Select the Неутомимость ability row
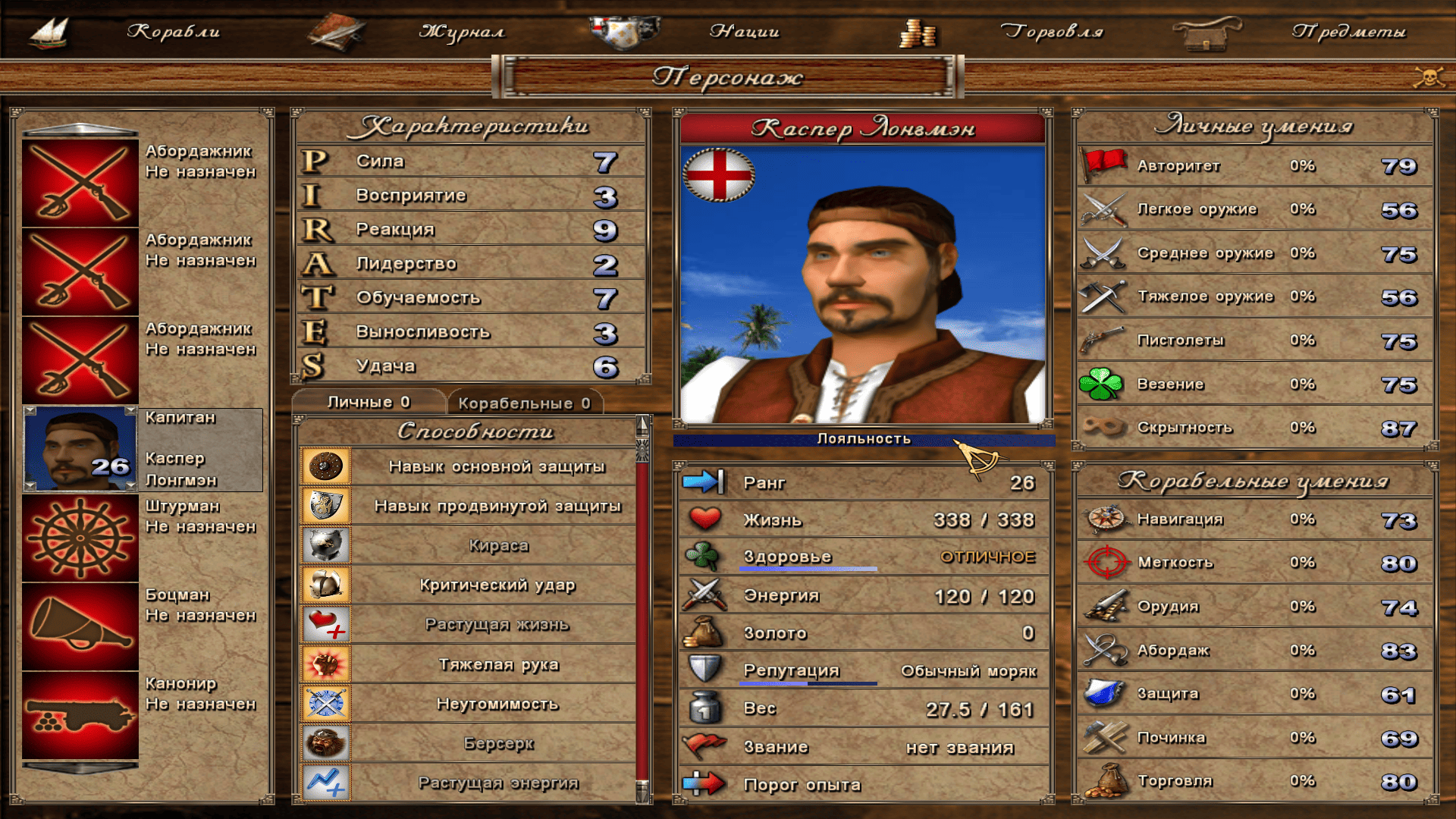Image resolution: width=1456 pixels, height=819 pixels. [x=497, y=704]
